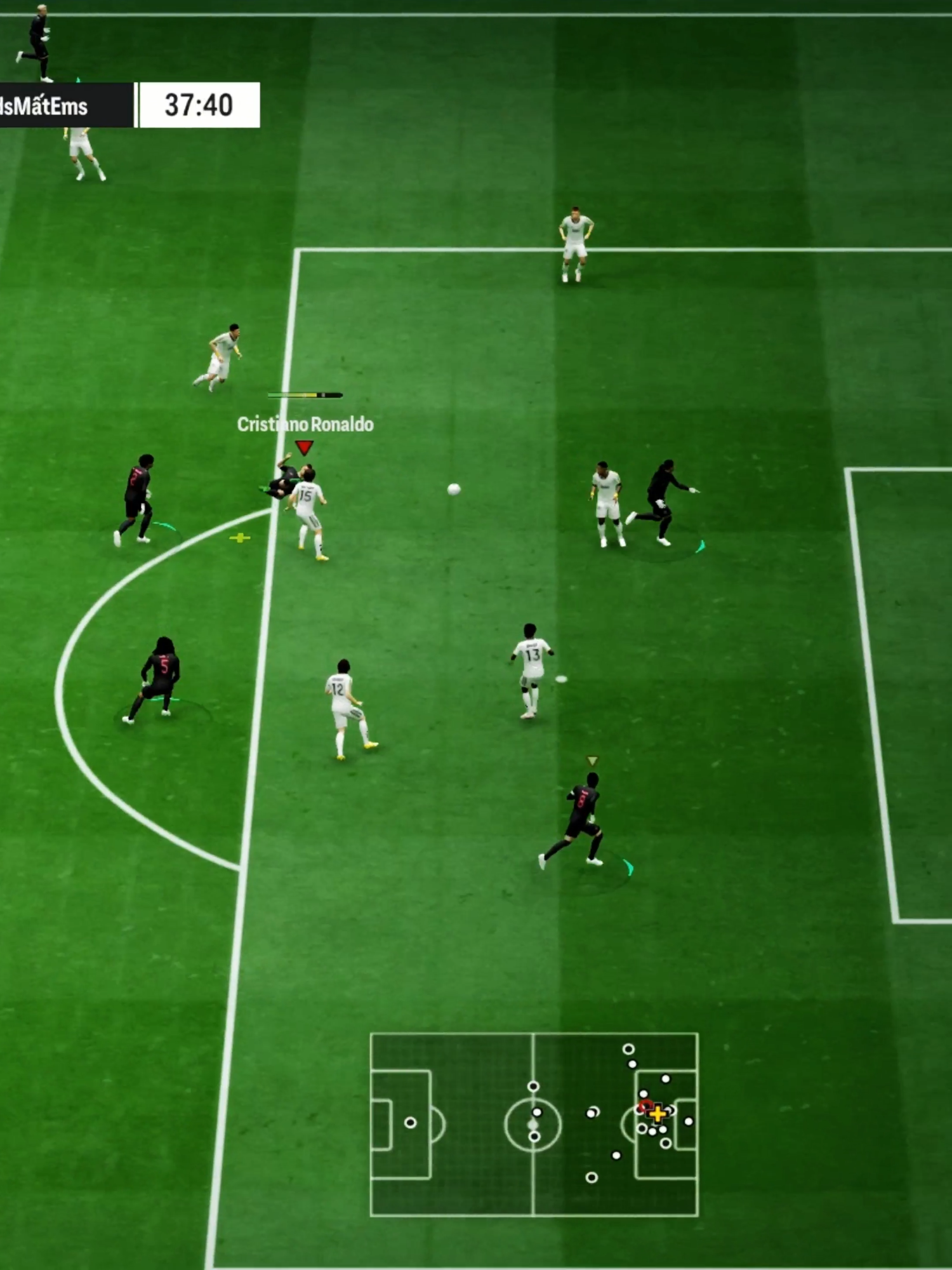Image resolution: width=952 pixels, height=1270 pixels.
Task: Click the Cristiano Ronaldo name label
Action: pyautogui.click(x=305, y=424)
